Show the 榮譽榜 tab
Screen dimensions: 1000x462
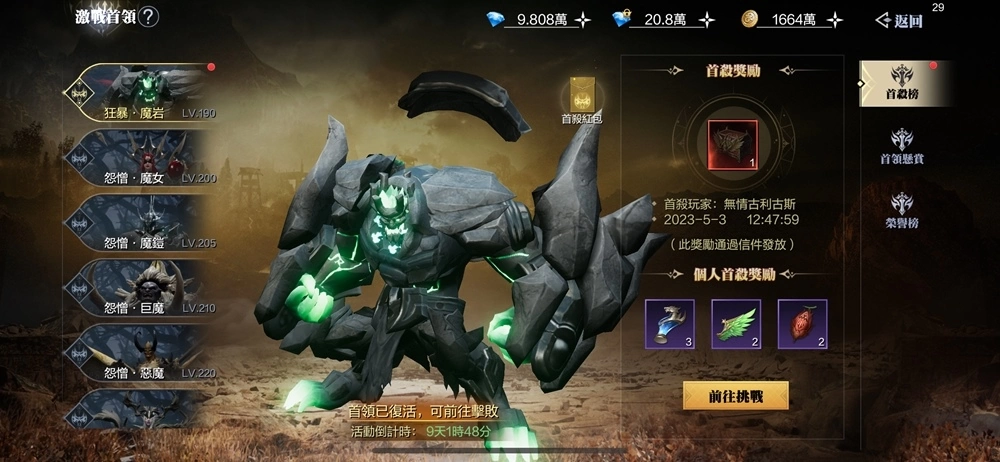tap(901, 210)
